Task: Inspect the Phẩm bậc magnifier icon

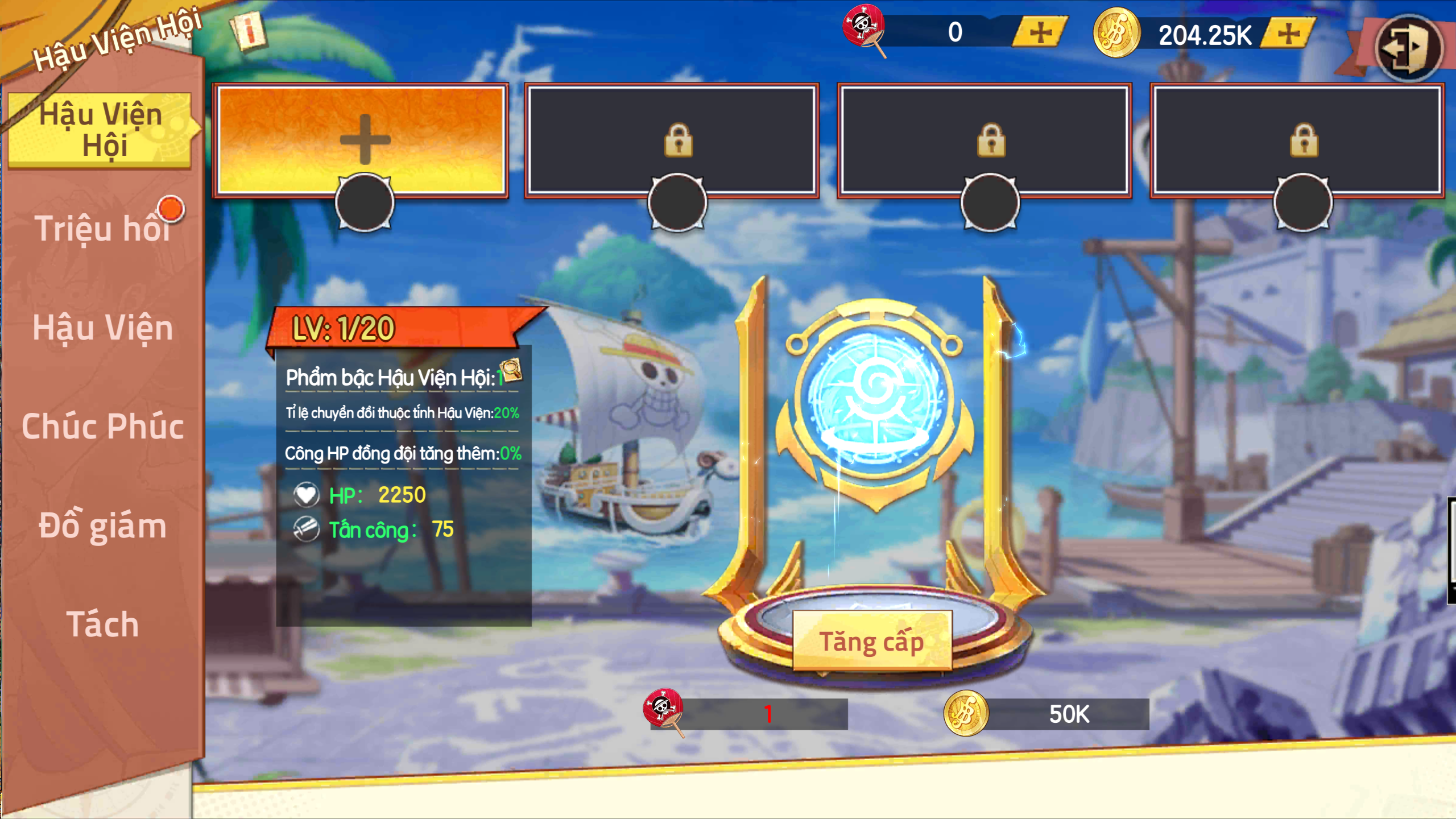Action: point(511,370)
